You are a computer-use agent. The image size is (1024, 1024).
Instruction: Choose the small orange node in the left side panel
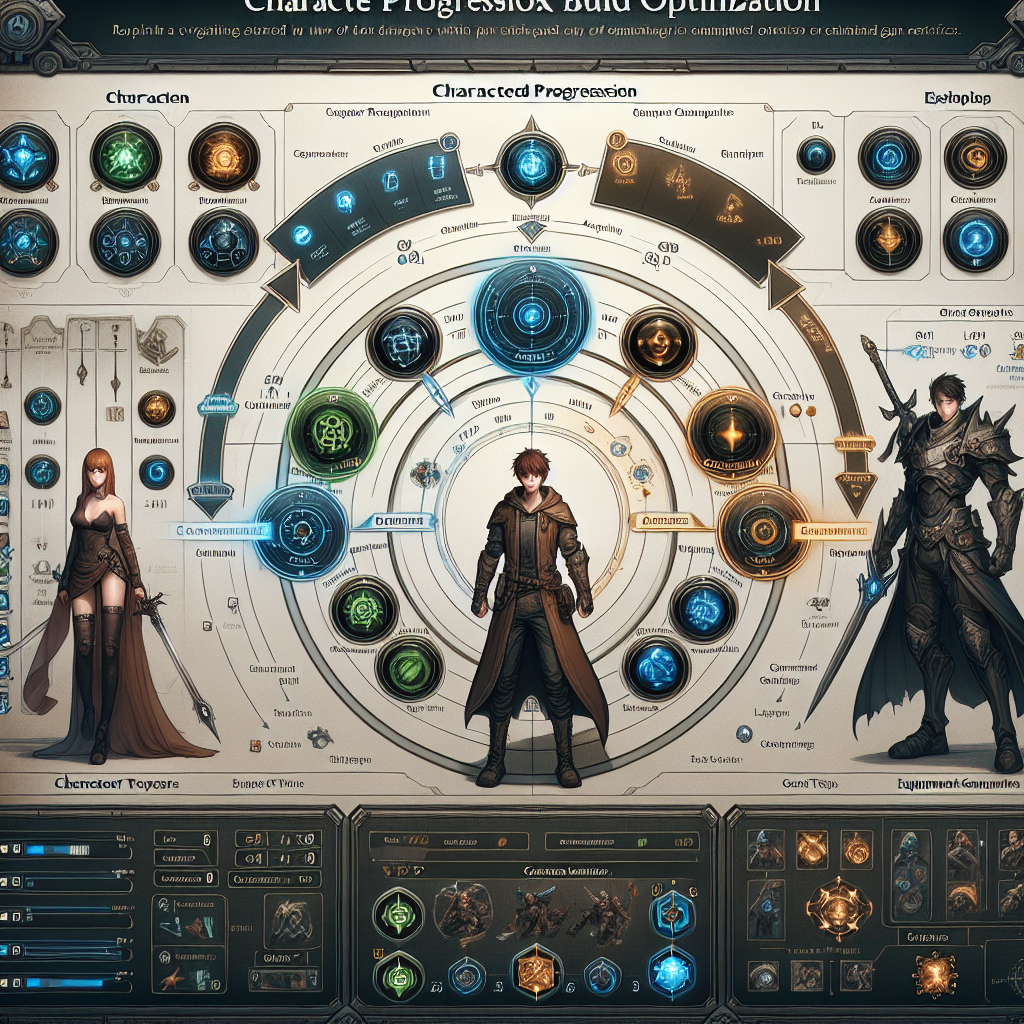[155, 407]
